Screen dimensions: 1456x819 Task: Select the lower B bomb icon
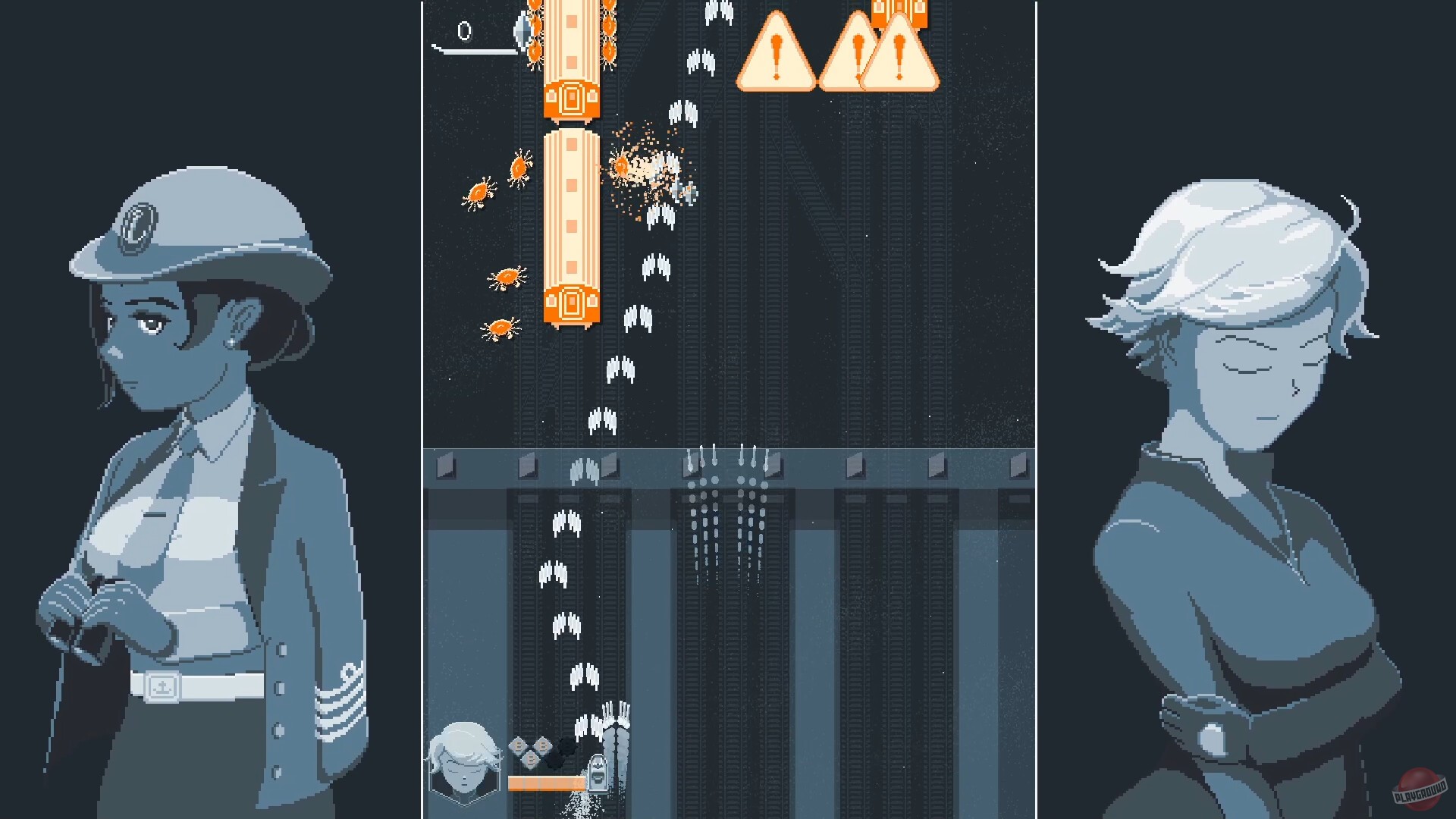[x=532, y=759]
